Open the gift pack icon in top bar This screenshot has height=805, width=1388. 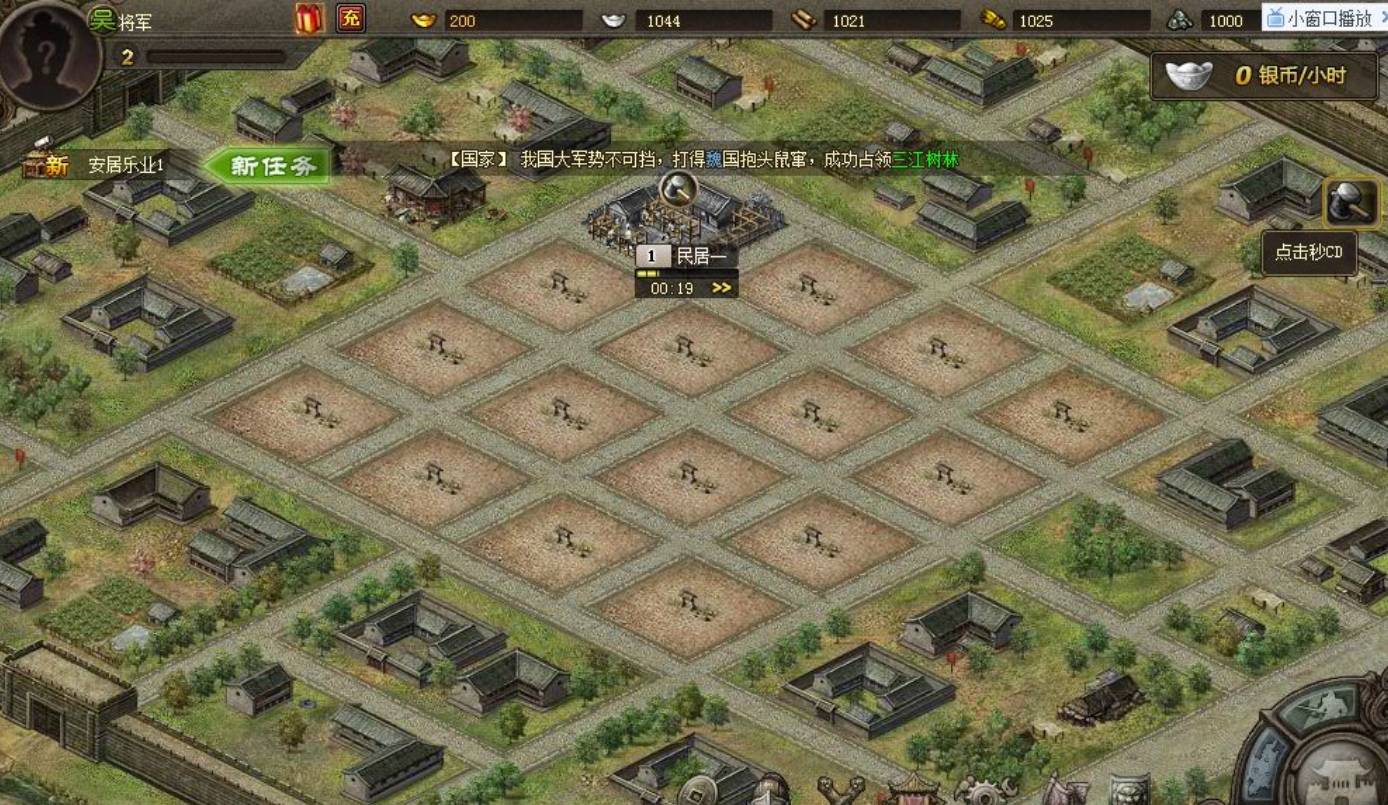(310, 18)
